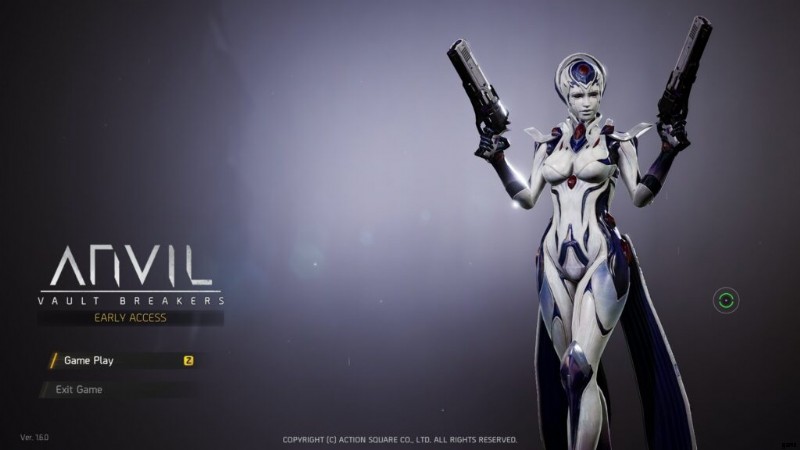The width and height of the screenshot is (800, 450).
Task: Choose Exit Game from the menu
Action: [79, 389]
